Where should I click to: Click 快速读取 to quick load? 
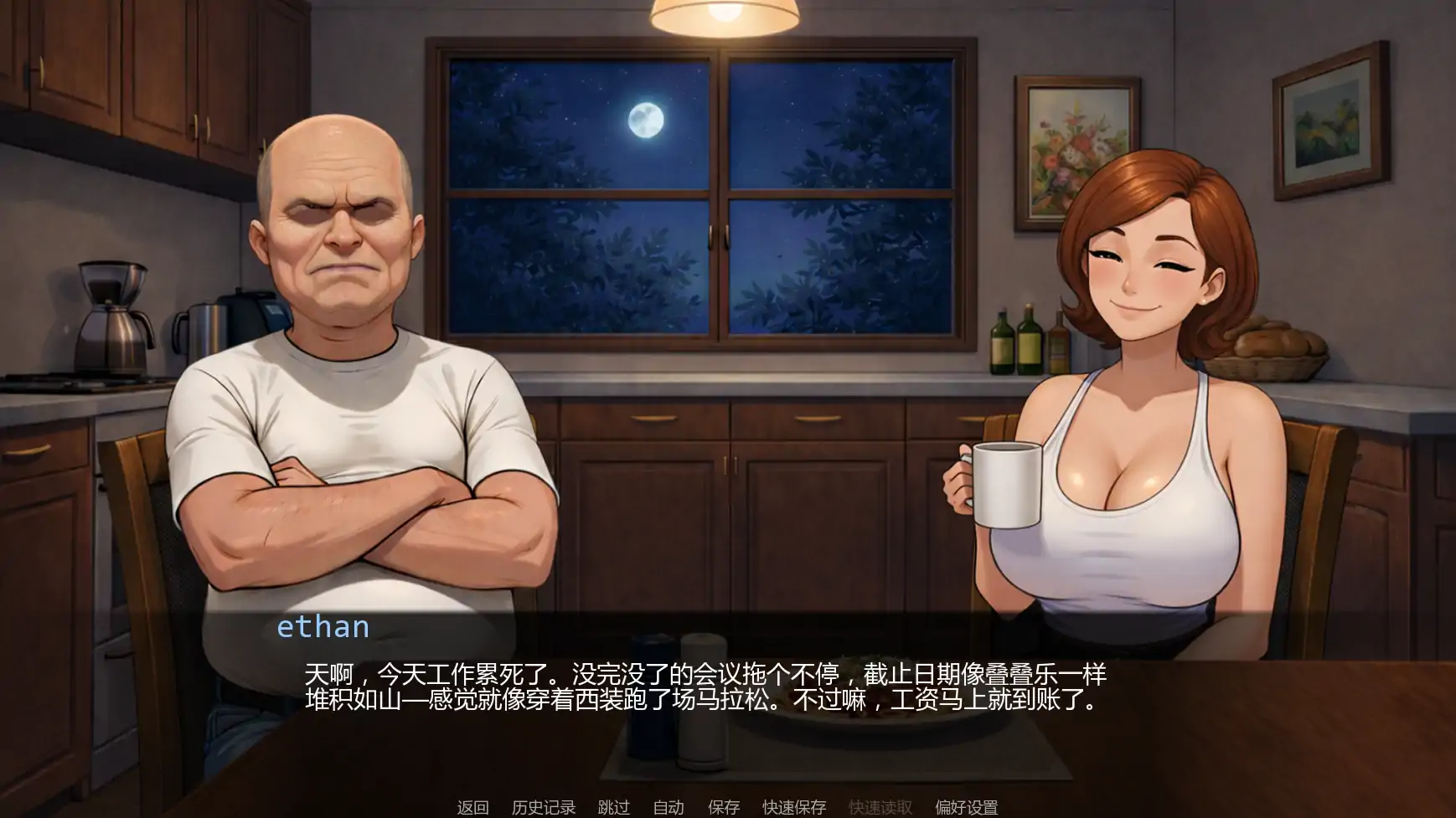(x=879, y=807)
